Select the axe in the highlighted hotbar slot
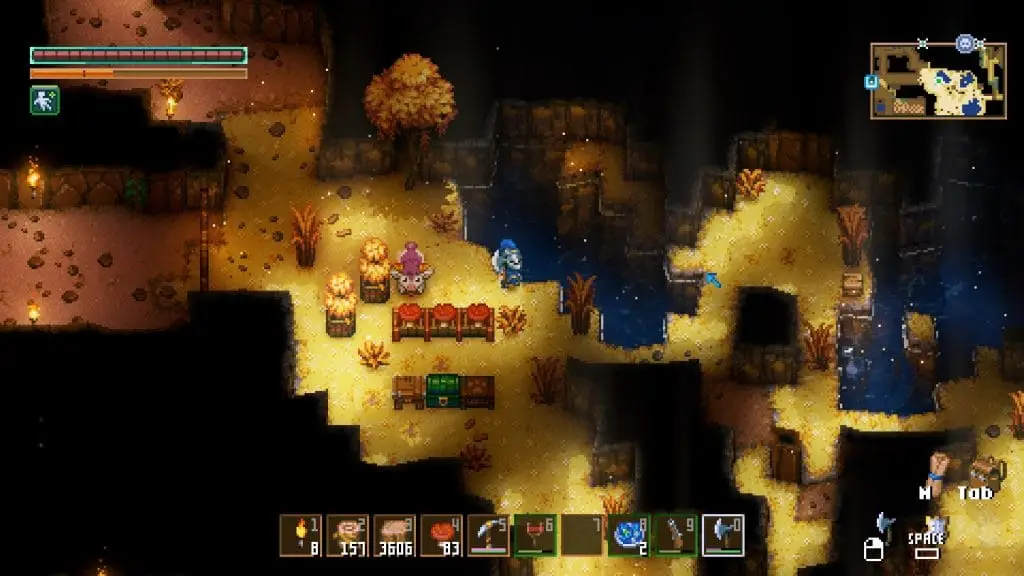This screenshot has width=1024, height=576. pyautogui.click(x=723, y=535)
